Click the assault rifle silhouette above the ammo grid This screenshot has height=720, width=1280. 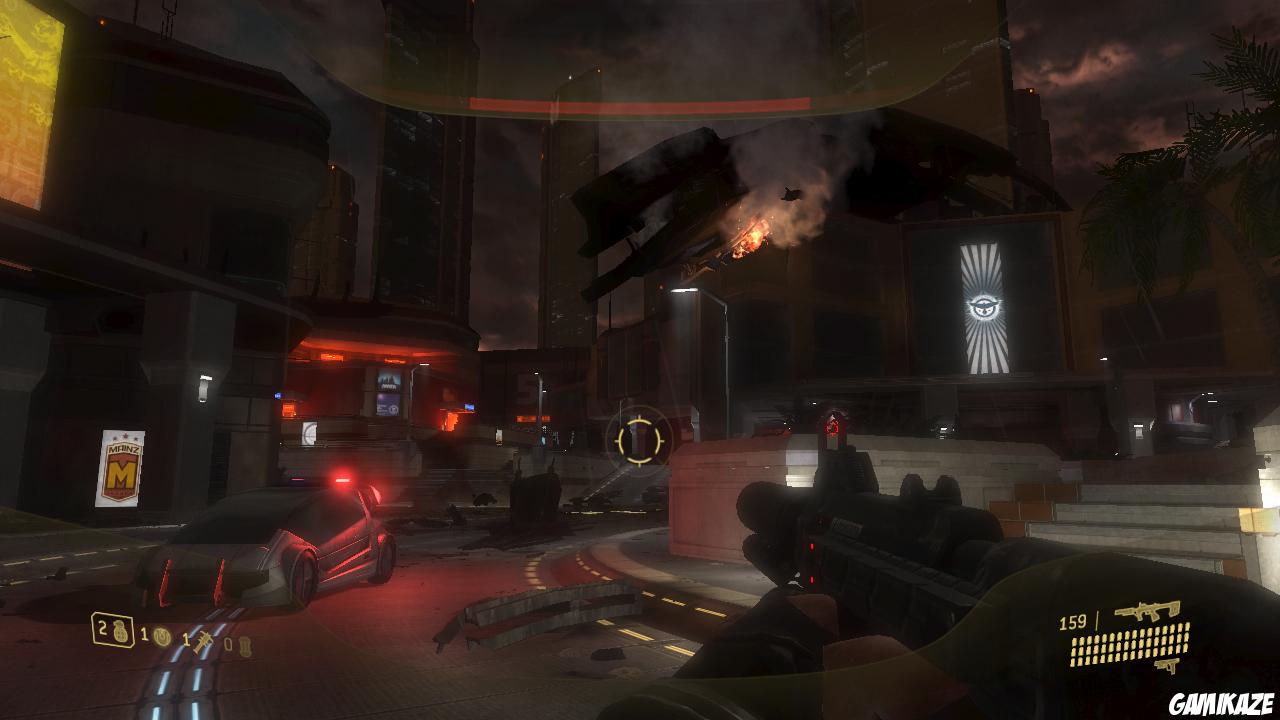coord(1149,611)
